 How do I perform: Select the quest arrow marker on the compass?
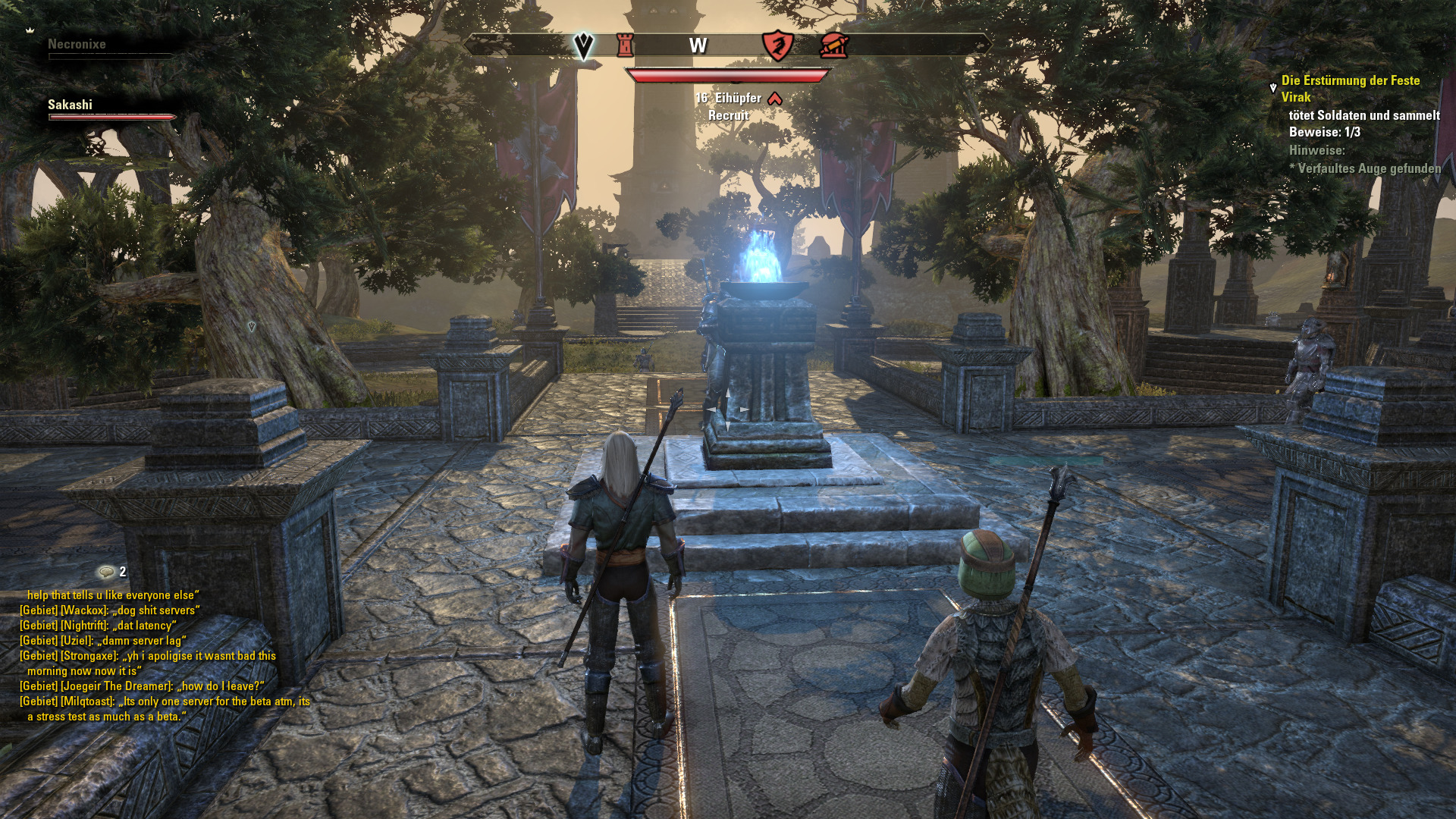582,46
